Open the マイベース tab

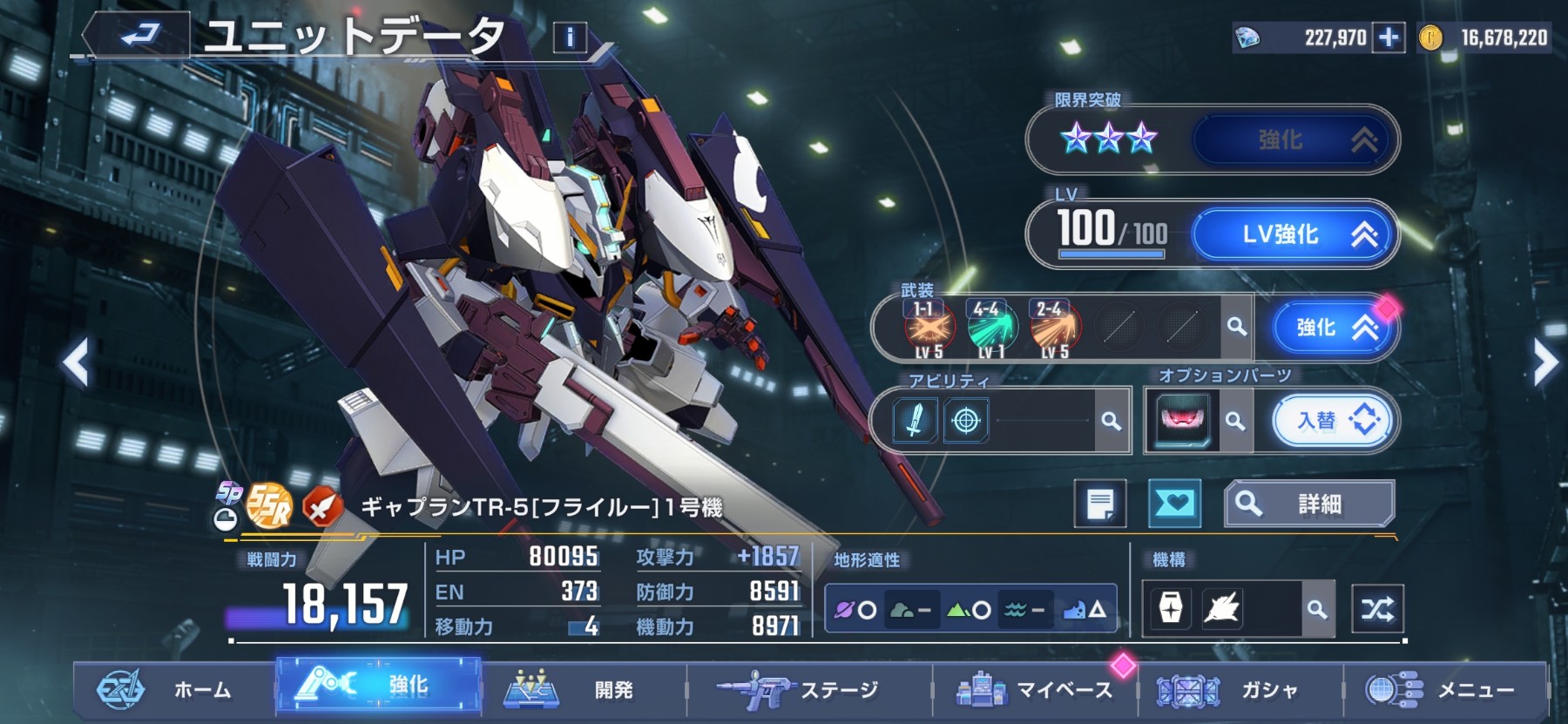pyautogui.click(x=1037, y=690)
